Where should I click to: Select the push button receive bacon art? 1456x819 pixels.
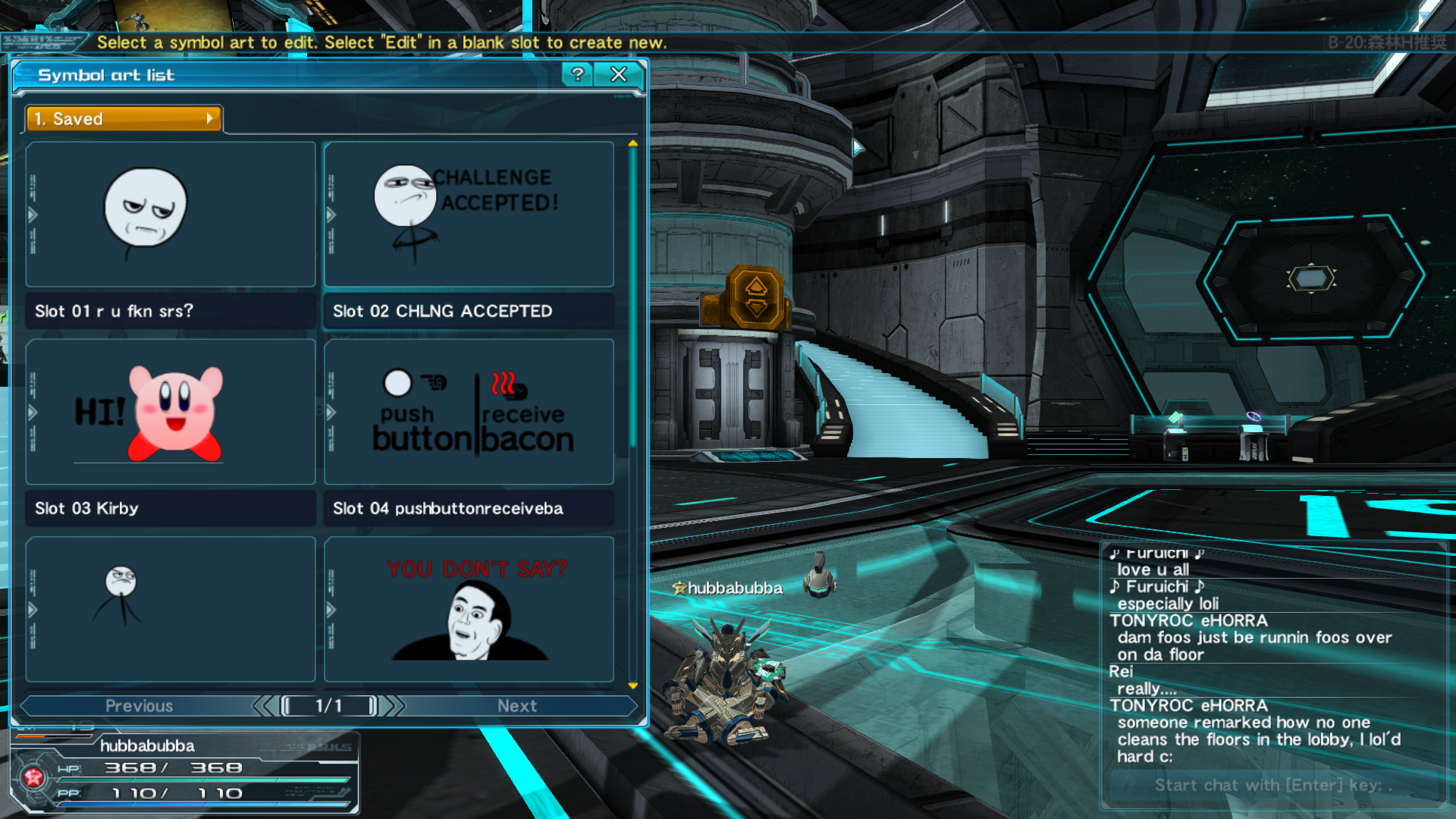469,412
